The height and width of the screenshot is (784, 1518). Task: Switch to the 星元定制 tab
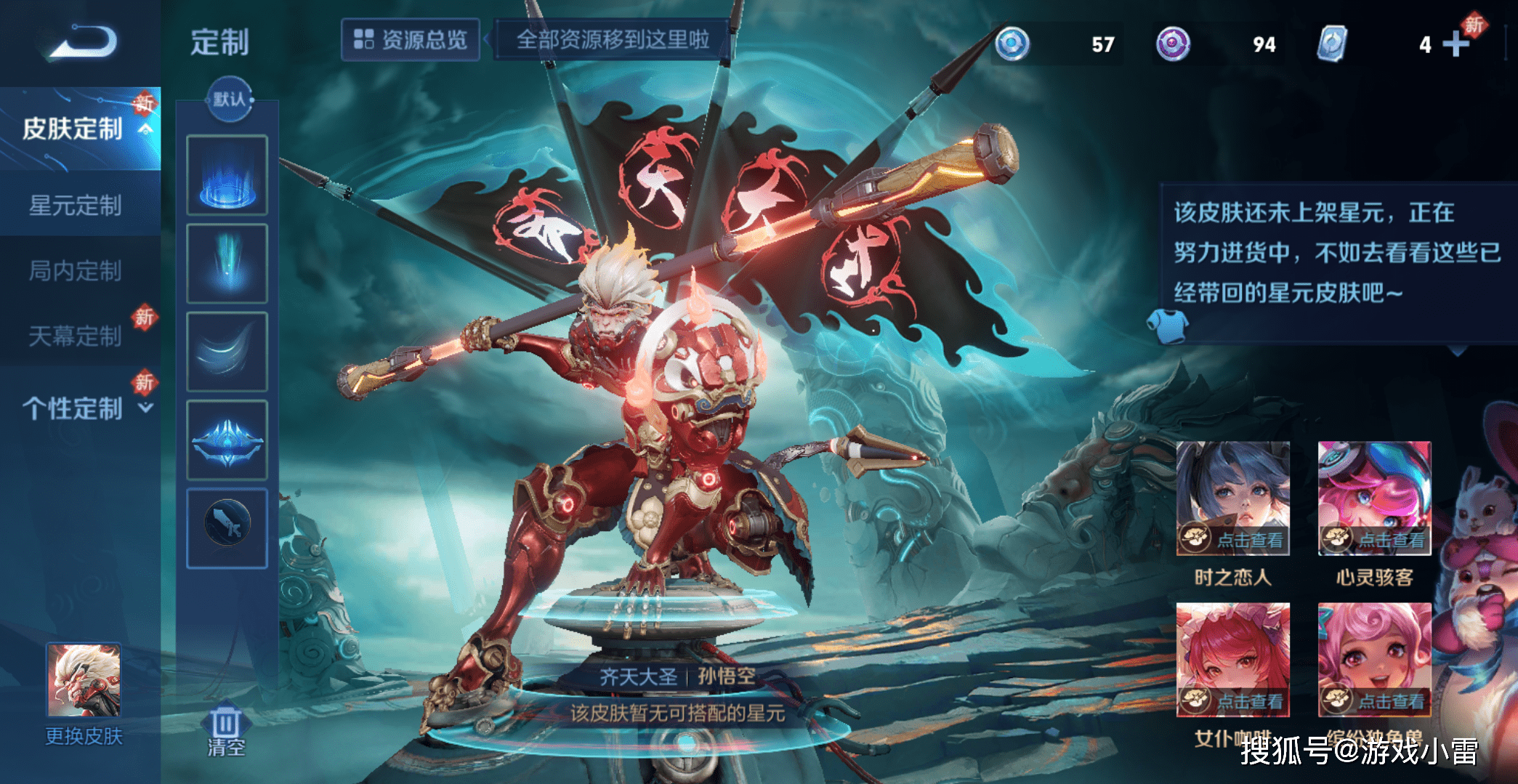[x=75, y=206]
